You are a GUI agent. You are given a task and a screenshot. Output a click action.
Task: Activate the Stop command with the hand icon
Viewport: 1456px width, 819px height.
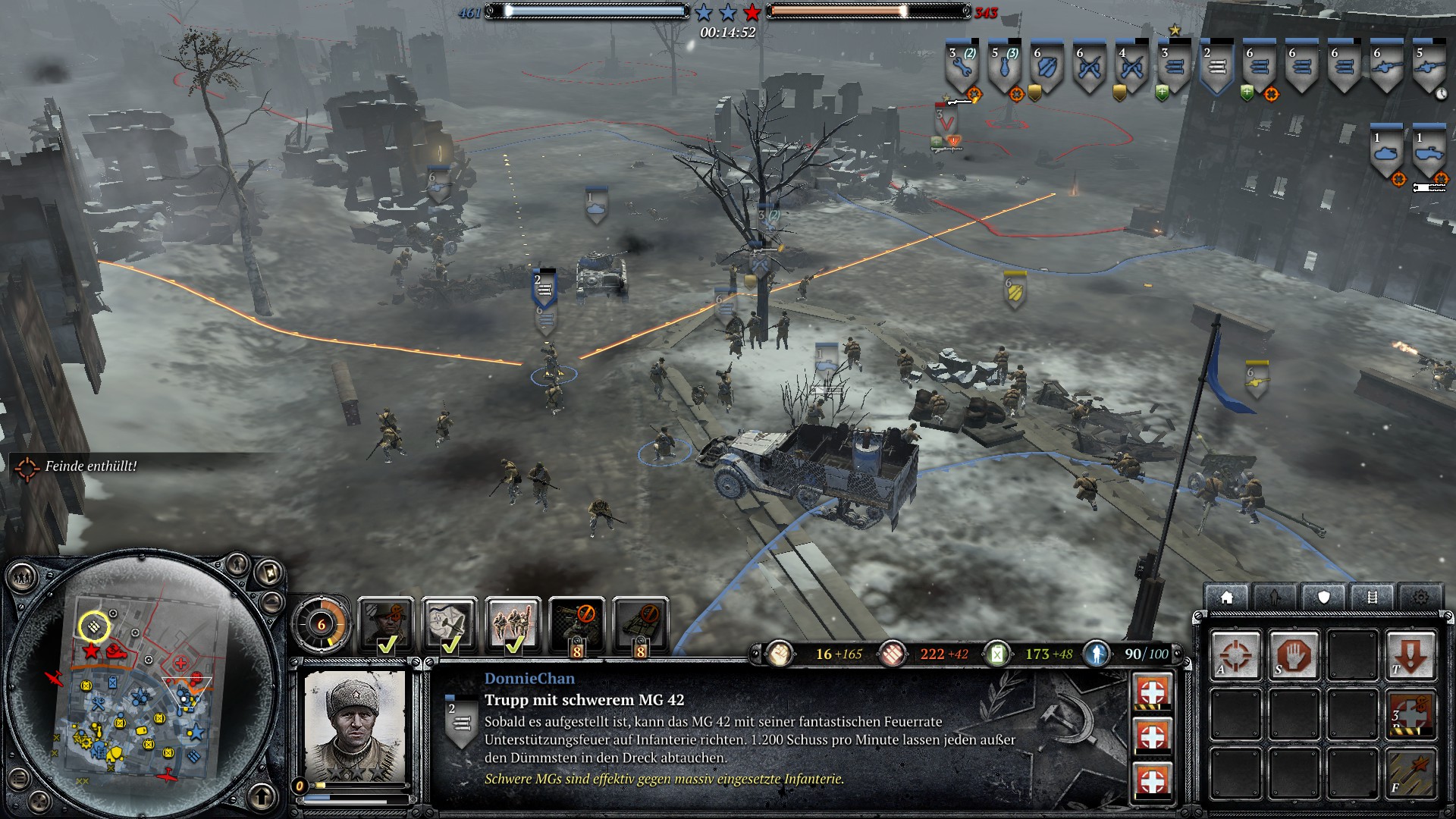[x=1294, y=654]
